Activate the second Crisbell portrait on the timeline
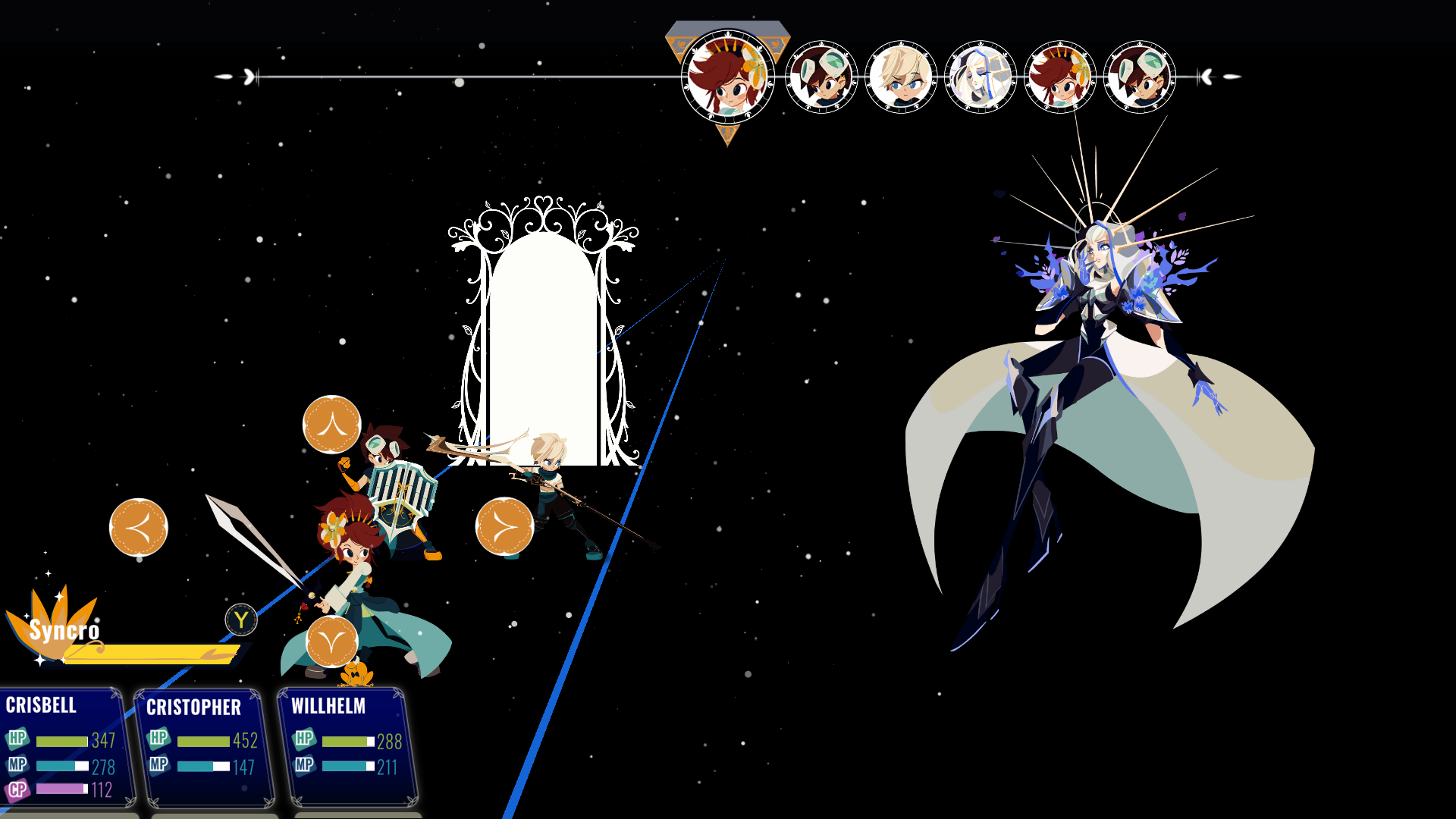 point(1059,76)
